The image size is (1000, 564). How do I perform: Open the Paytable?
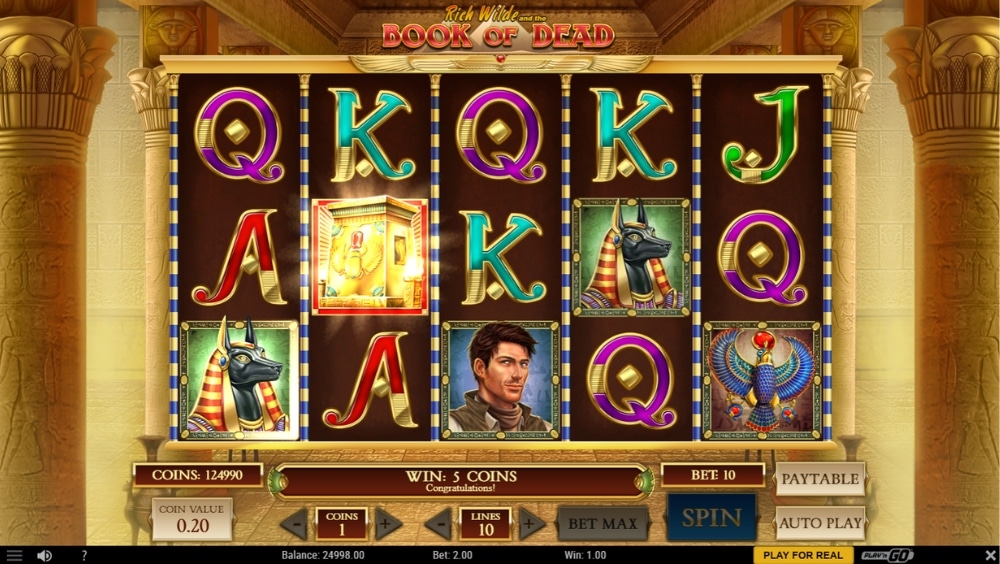(820, 479)
